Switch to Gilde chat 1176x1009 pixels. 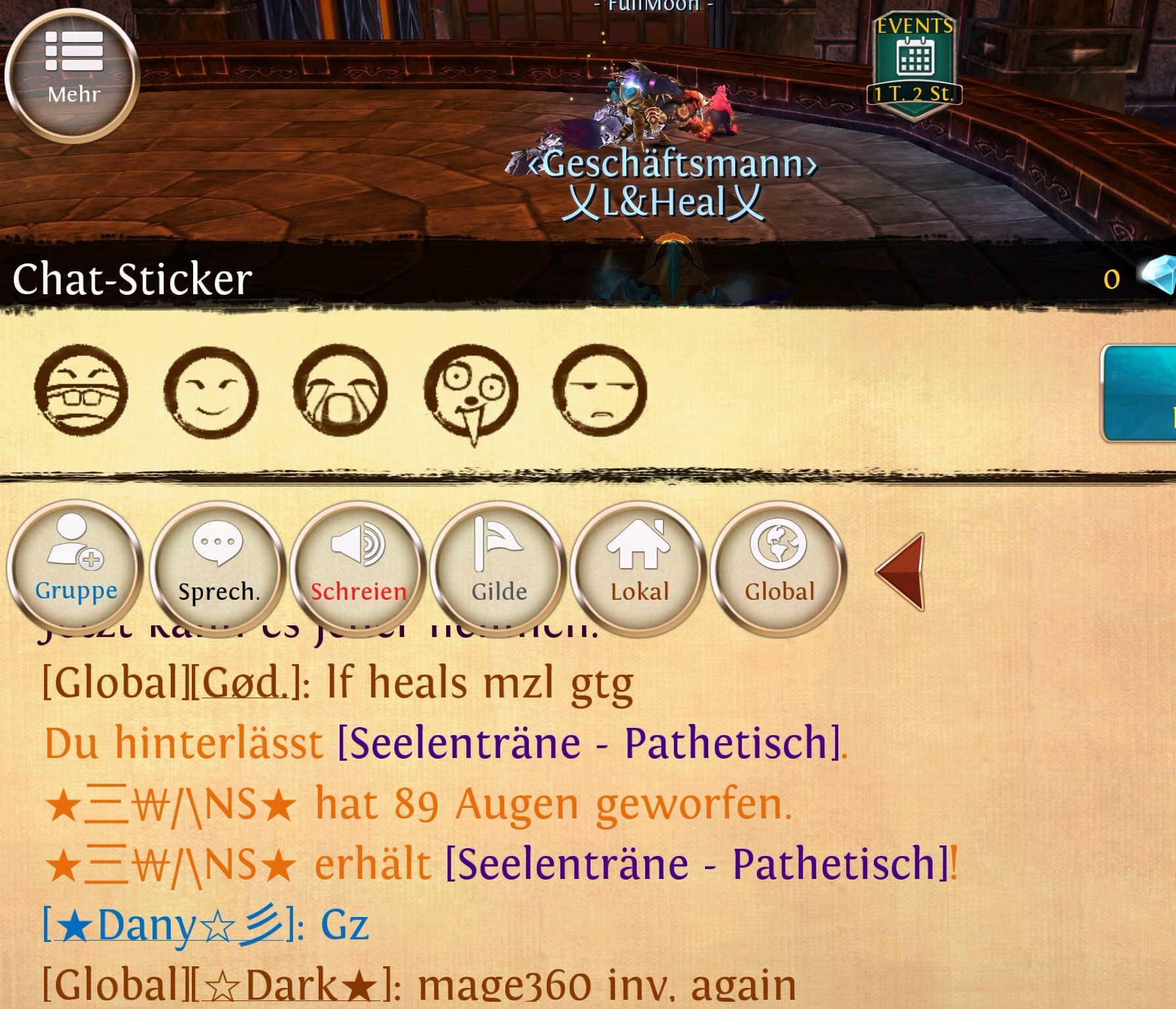(499, 569)
